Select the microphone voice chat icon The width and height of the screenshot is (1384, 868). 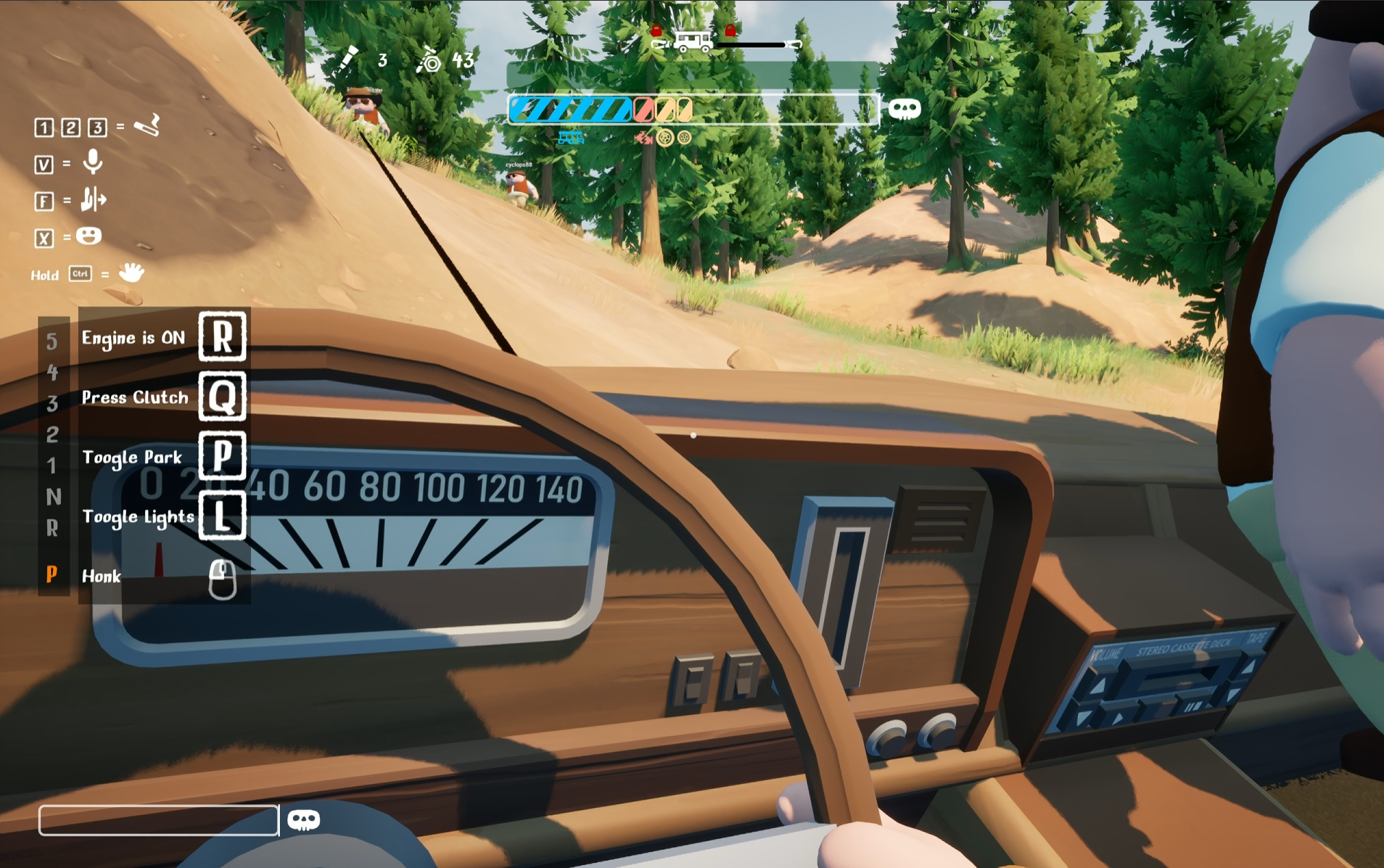coord(92,162)
